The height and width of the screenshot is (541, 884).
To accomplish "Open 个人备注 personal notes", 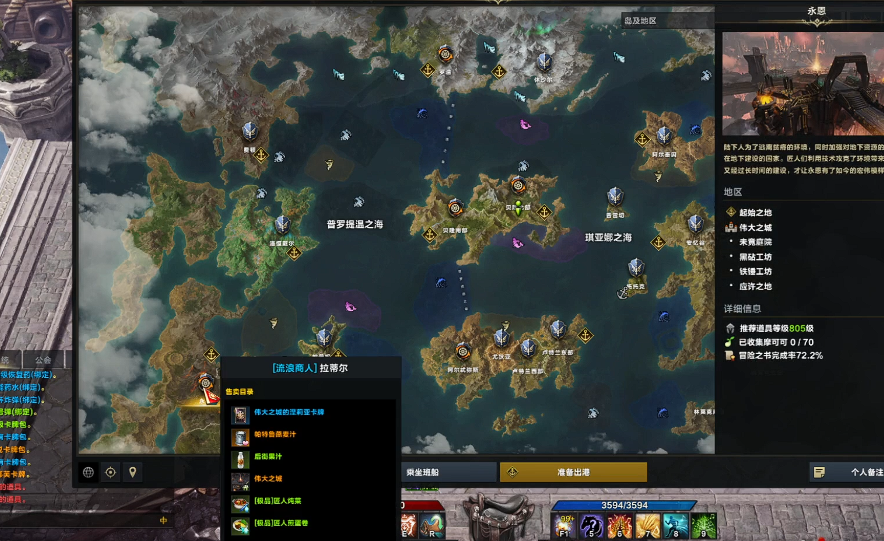I will (846, 472).
